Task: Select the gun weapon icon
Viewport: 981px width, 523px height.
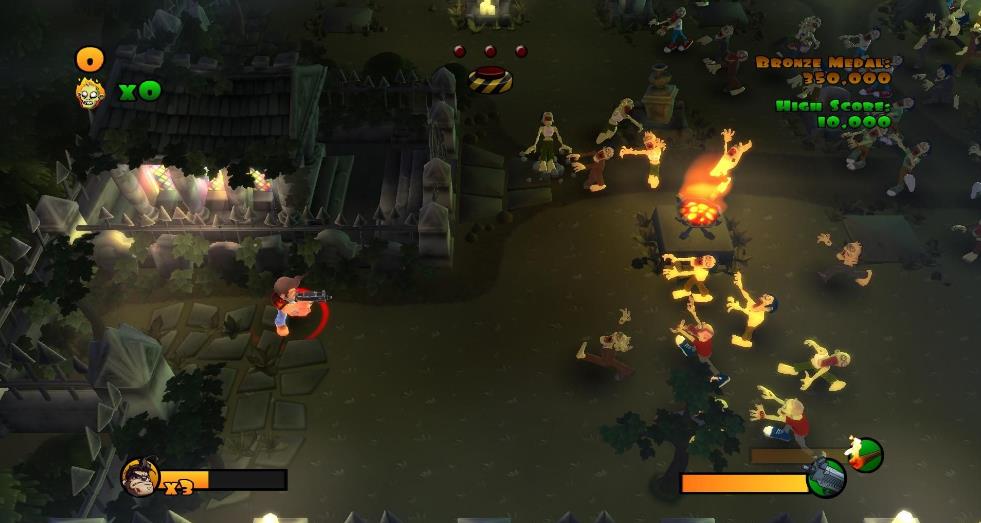Action: pyautogui.click(x=826, y=478)
